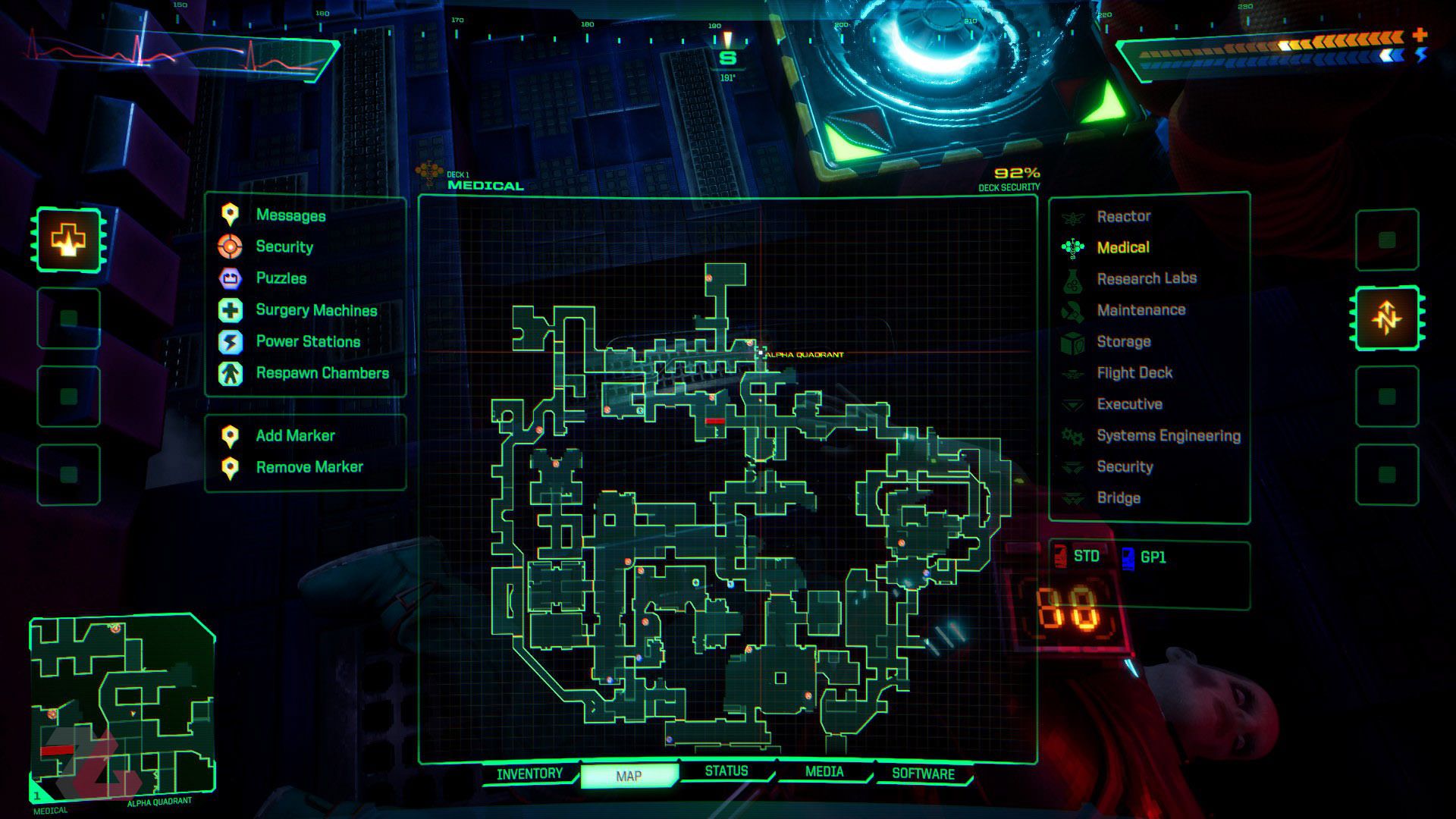The image size is (1456, 819).
Task: View the Flight Deck map
Action: click(x=1134, y=373)
